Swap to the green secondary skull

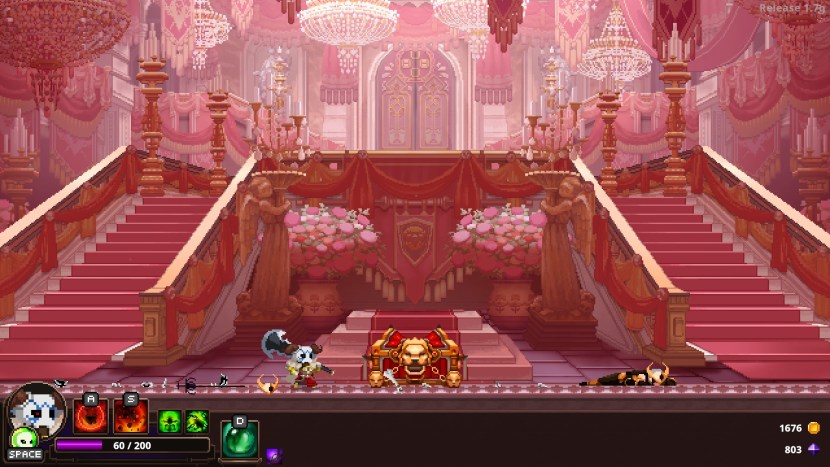click(x=23, y=439)
